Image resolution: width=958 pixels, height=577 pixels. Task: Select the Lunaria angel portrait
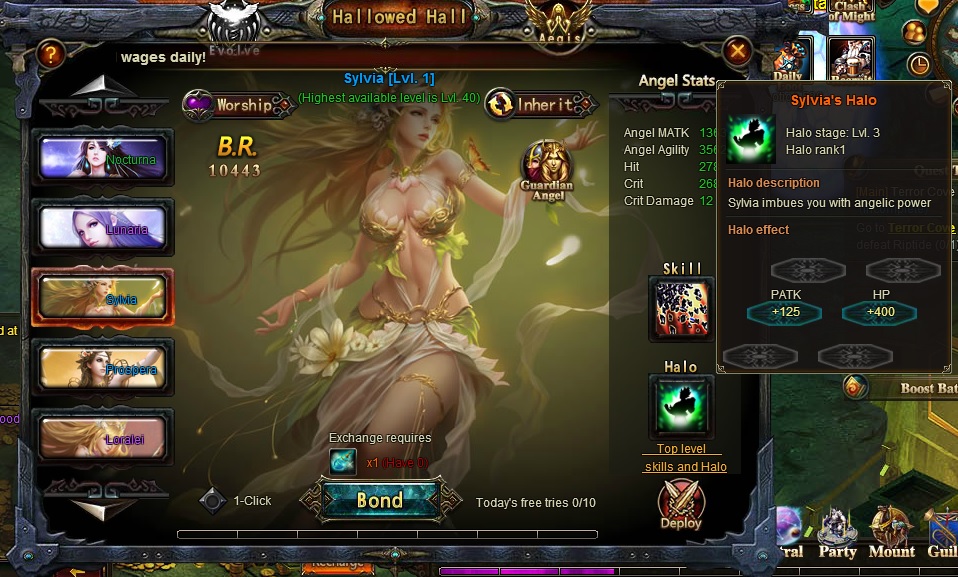[104, 227]
